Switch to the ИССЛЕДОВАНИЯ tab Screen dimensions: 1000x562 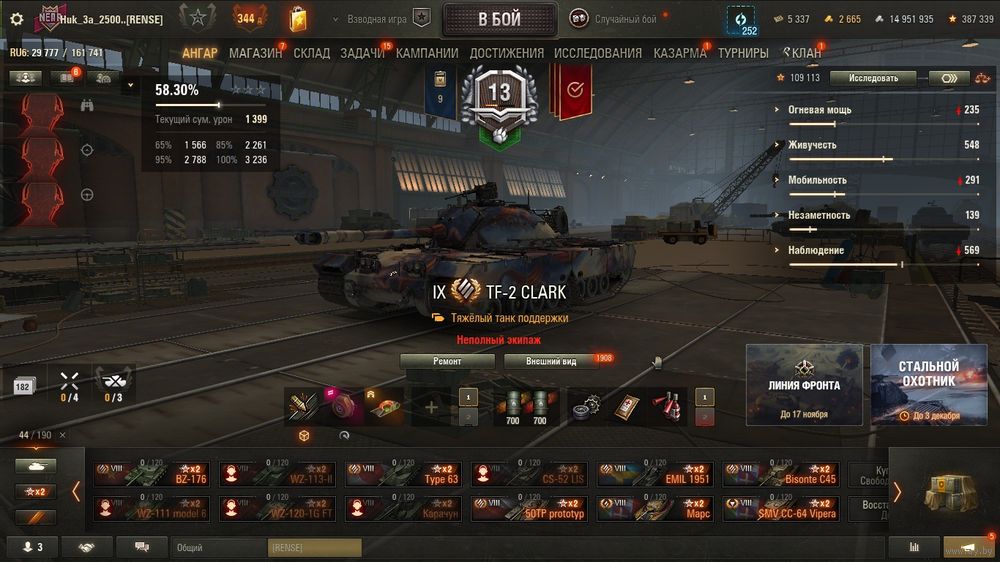coord(598,53)
